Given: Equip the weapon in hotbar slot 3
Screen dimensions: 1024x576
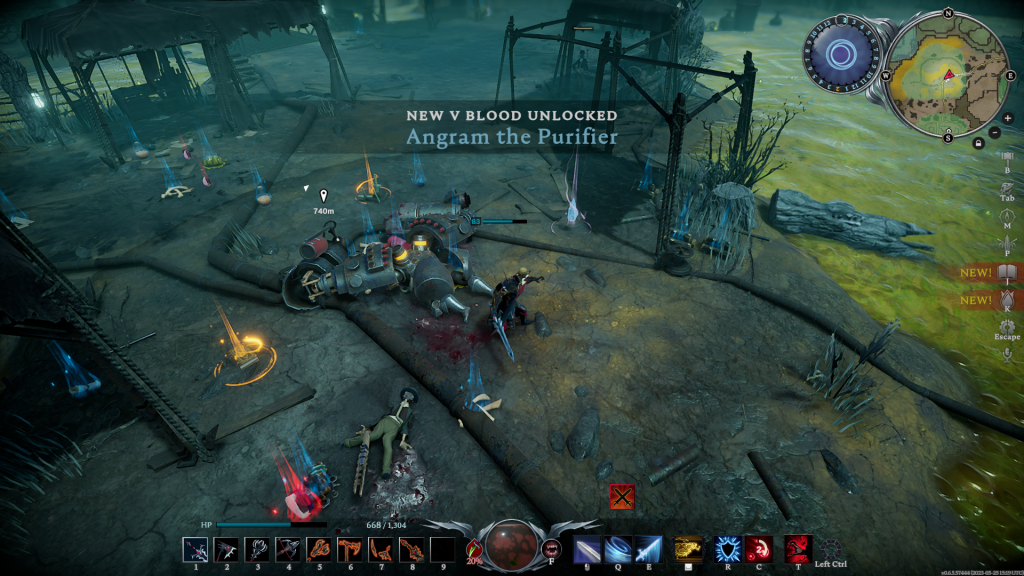Looking at the screenshot, I should point(257,549).
